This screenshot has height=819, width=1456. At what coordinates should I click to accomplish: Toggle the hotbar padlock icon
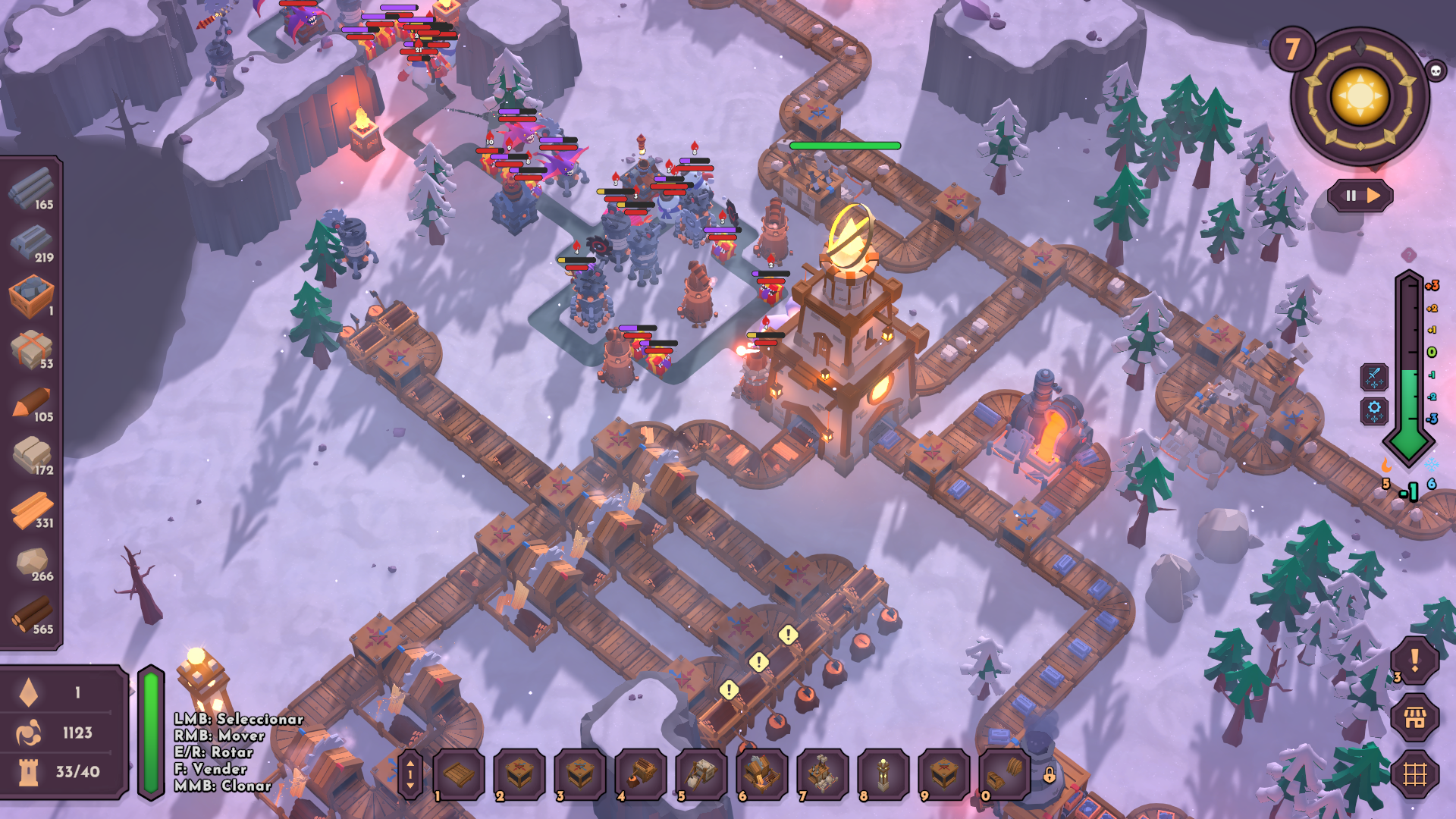click(1050, 775)
